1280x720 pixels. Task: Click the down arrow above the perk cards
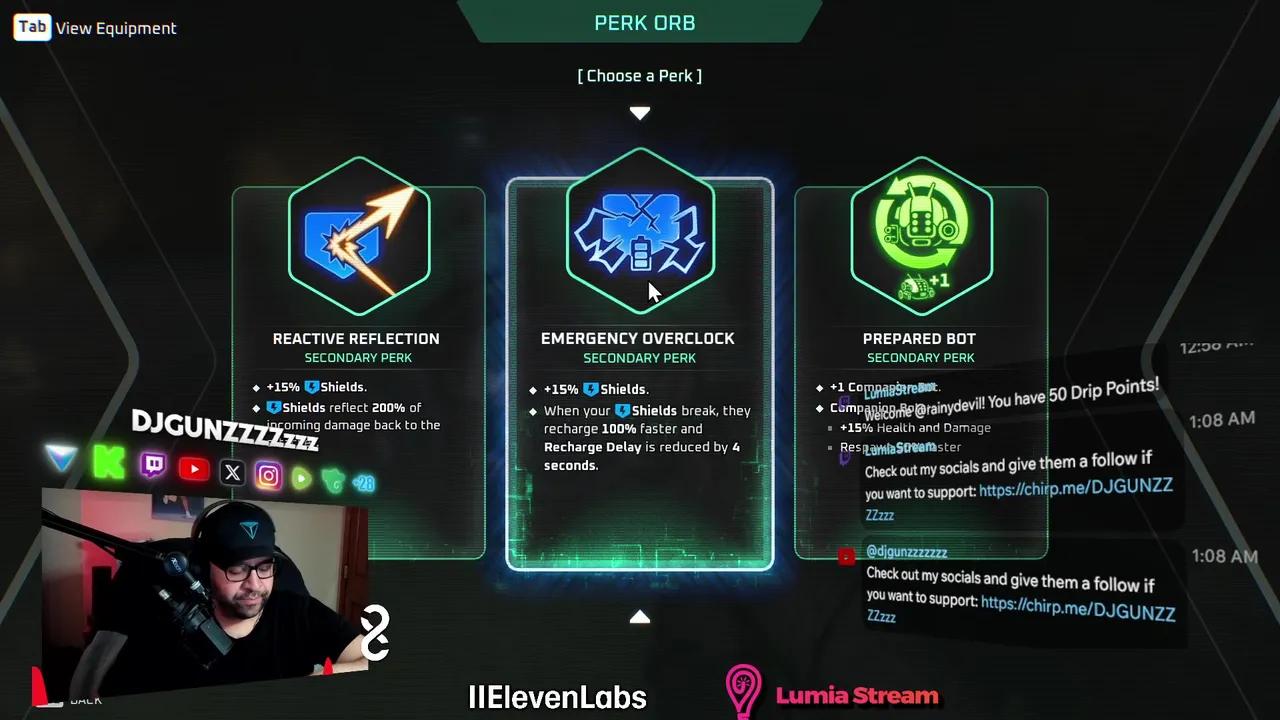tap(640, 113)
